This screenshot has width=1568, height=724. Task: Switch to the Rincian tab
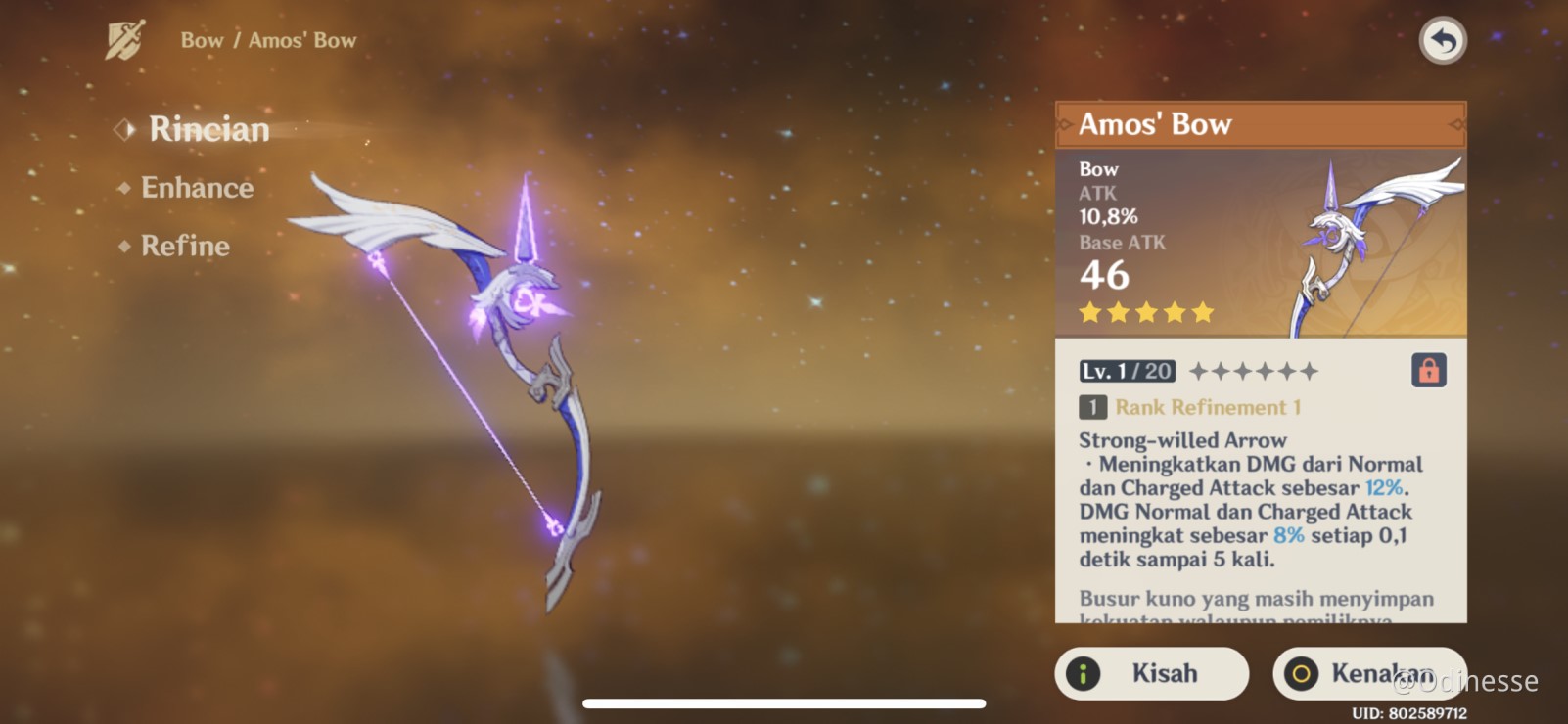click(x=208, y=129)
